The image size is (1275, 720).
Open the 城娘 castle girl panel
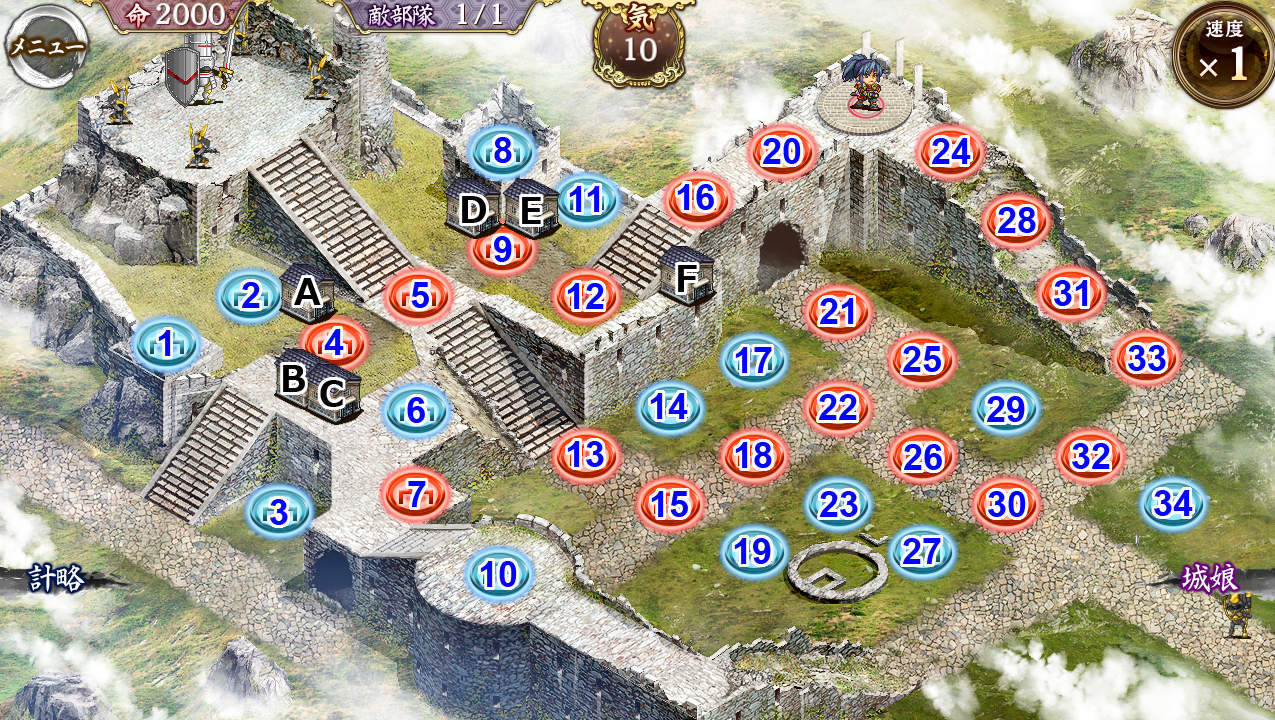coord(1211,579)
